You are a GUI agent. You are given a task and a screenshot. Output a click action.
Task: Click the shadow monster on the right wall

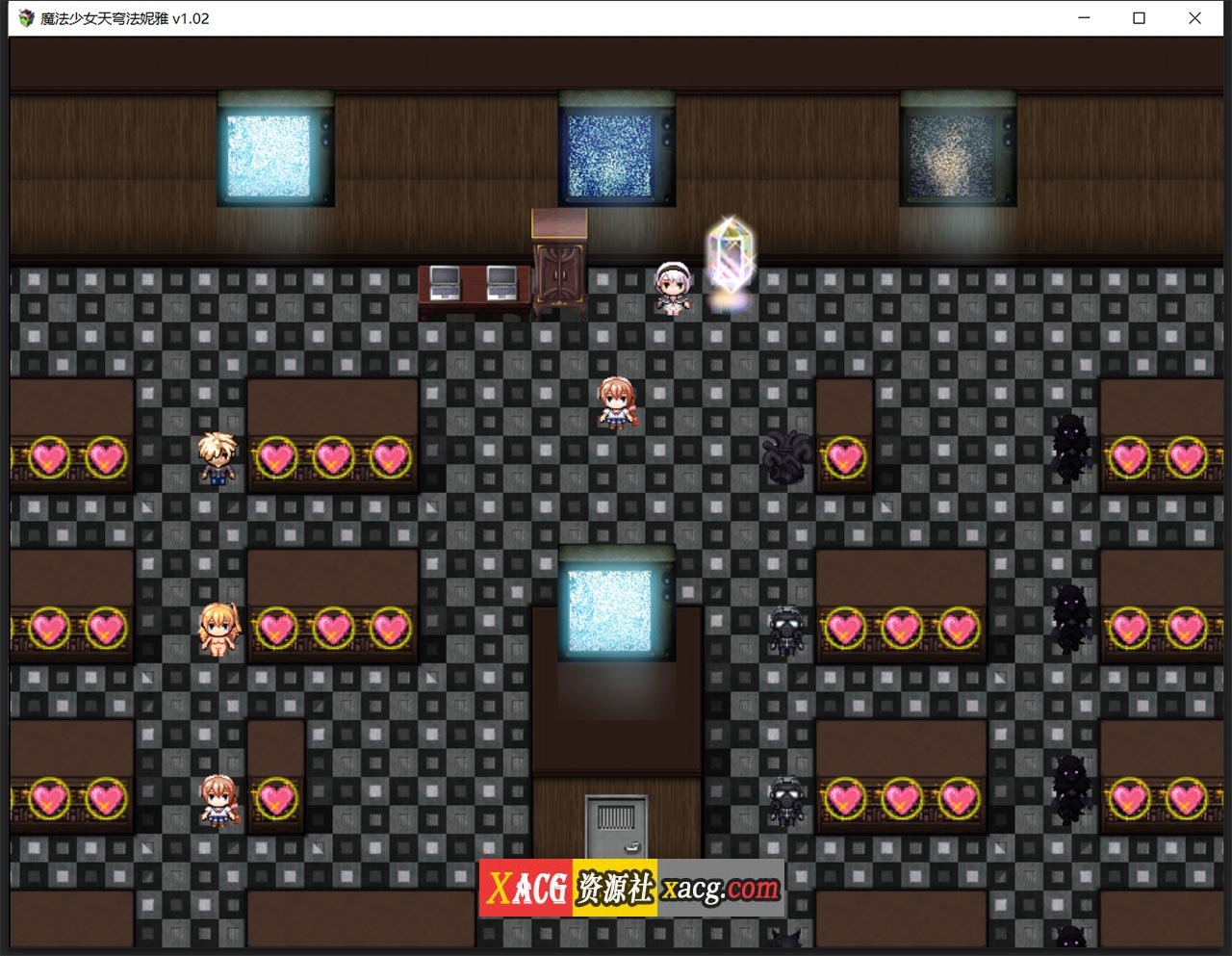(1071, 452)
